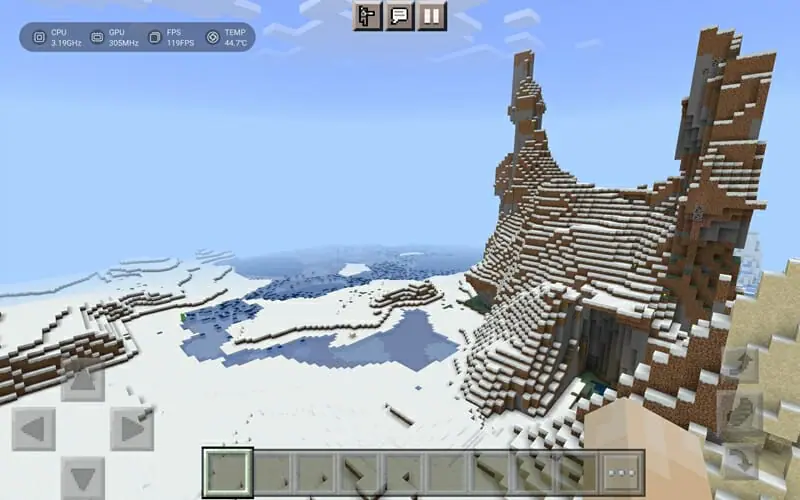
Task: Select the highlighted first hotbar slot
Action: click(x=228, y=472)
